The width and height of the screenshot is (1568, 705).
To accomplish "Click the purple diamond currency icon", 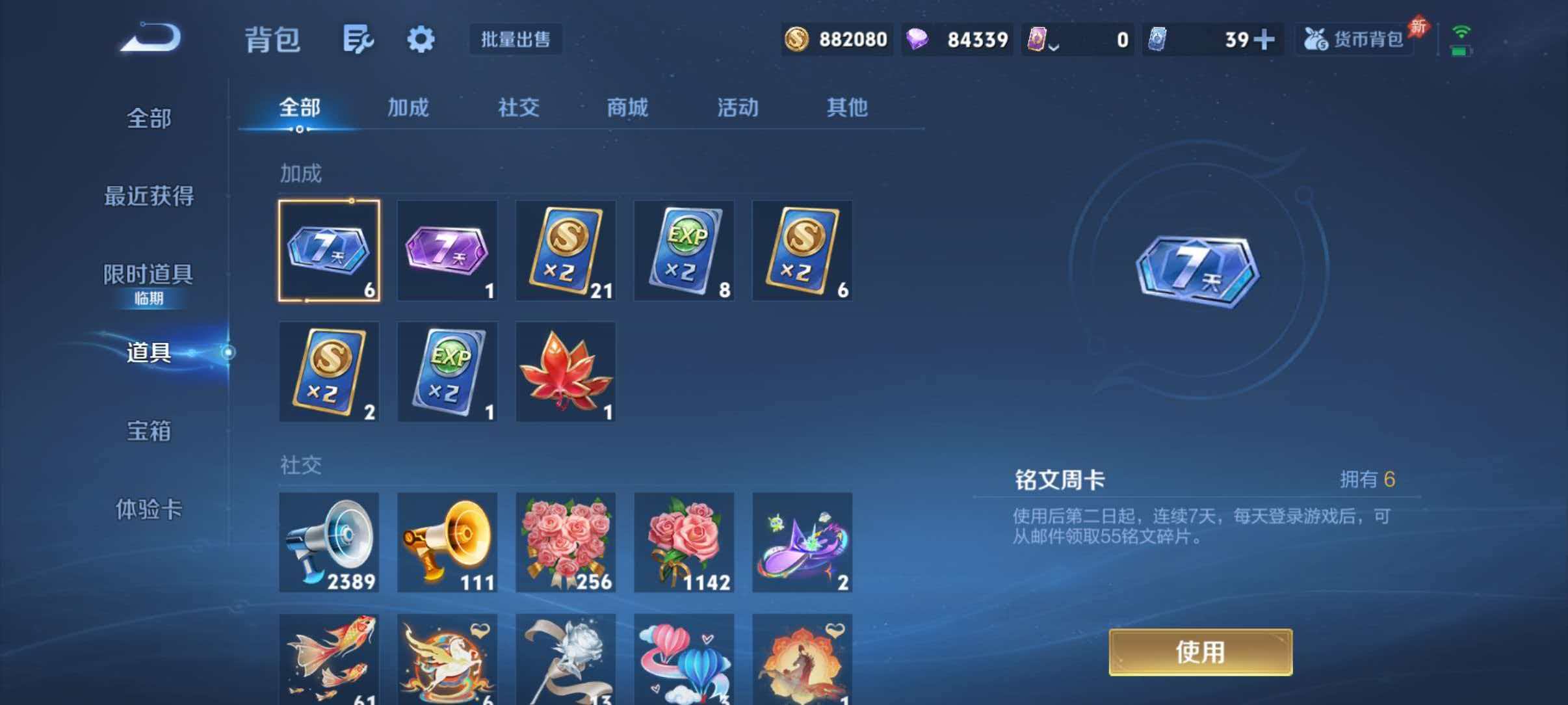I will point(917,40).
